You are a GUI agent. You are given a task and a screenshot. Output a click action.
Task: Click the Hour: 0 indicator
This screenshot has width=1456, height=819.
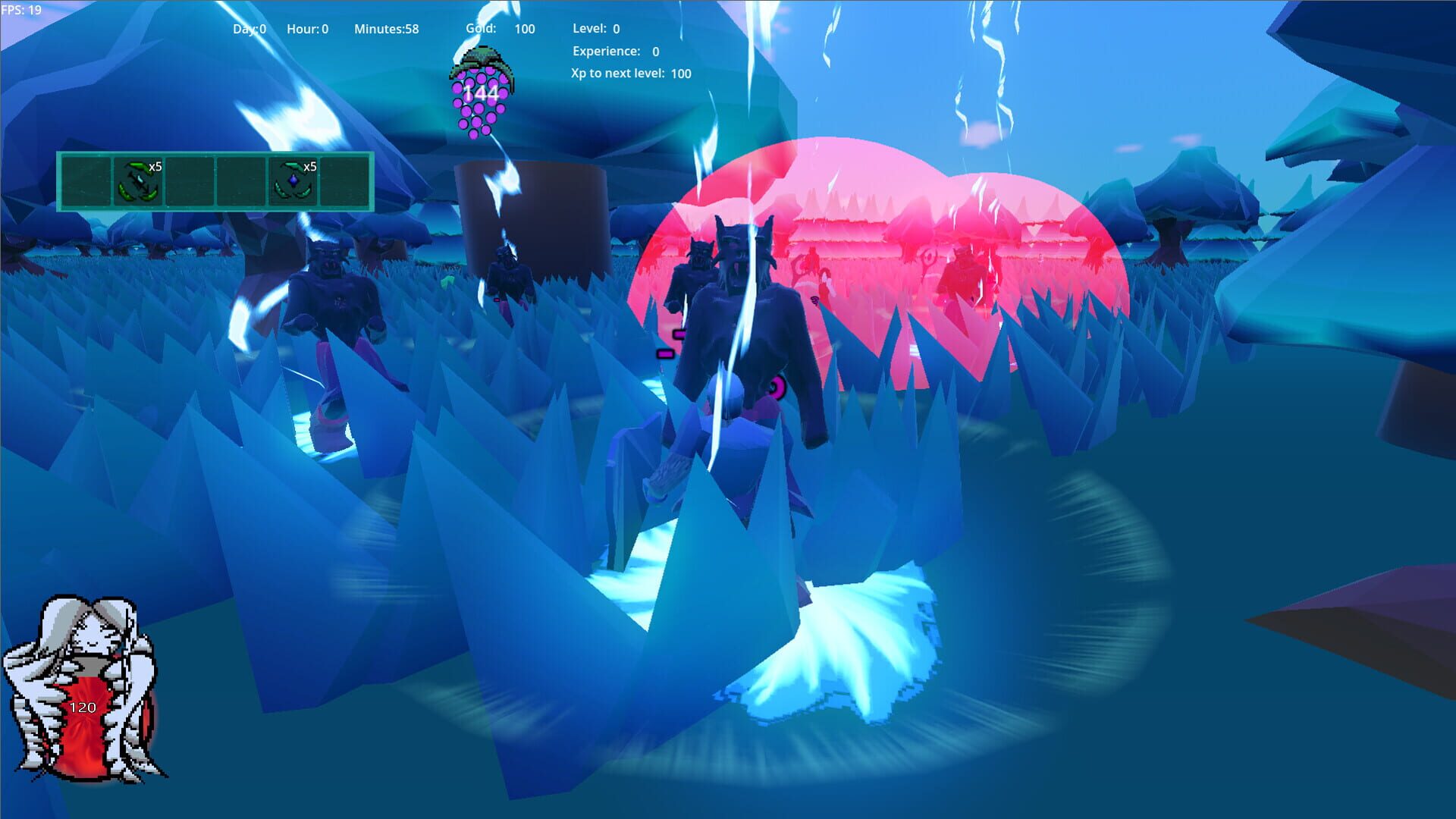tap(306, 28)
